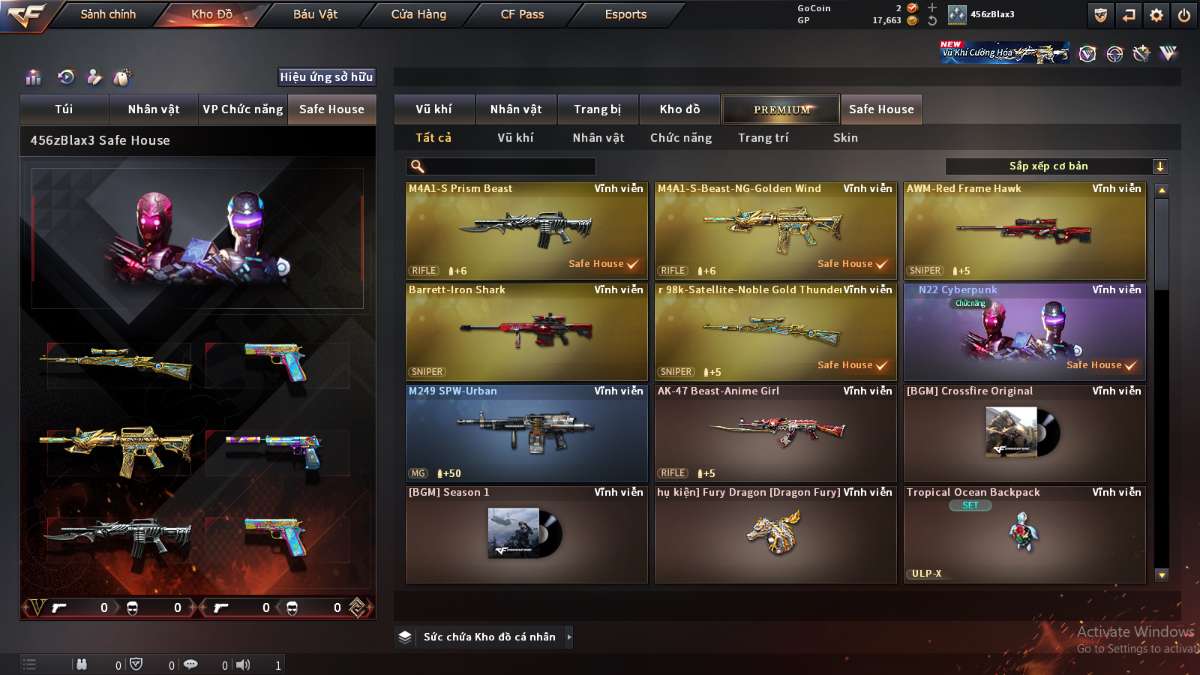Select the M4A1-S Prism Beast item

coord(526,231)
